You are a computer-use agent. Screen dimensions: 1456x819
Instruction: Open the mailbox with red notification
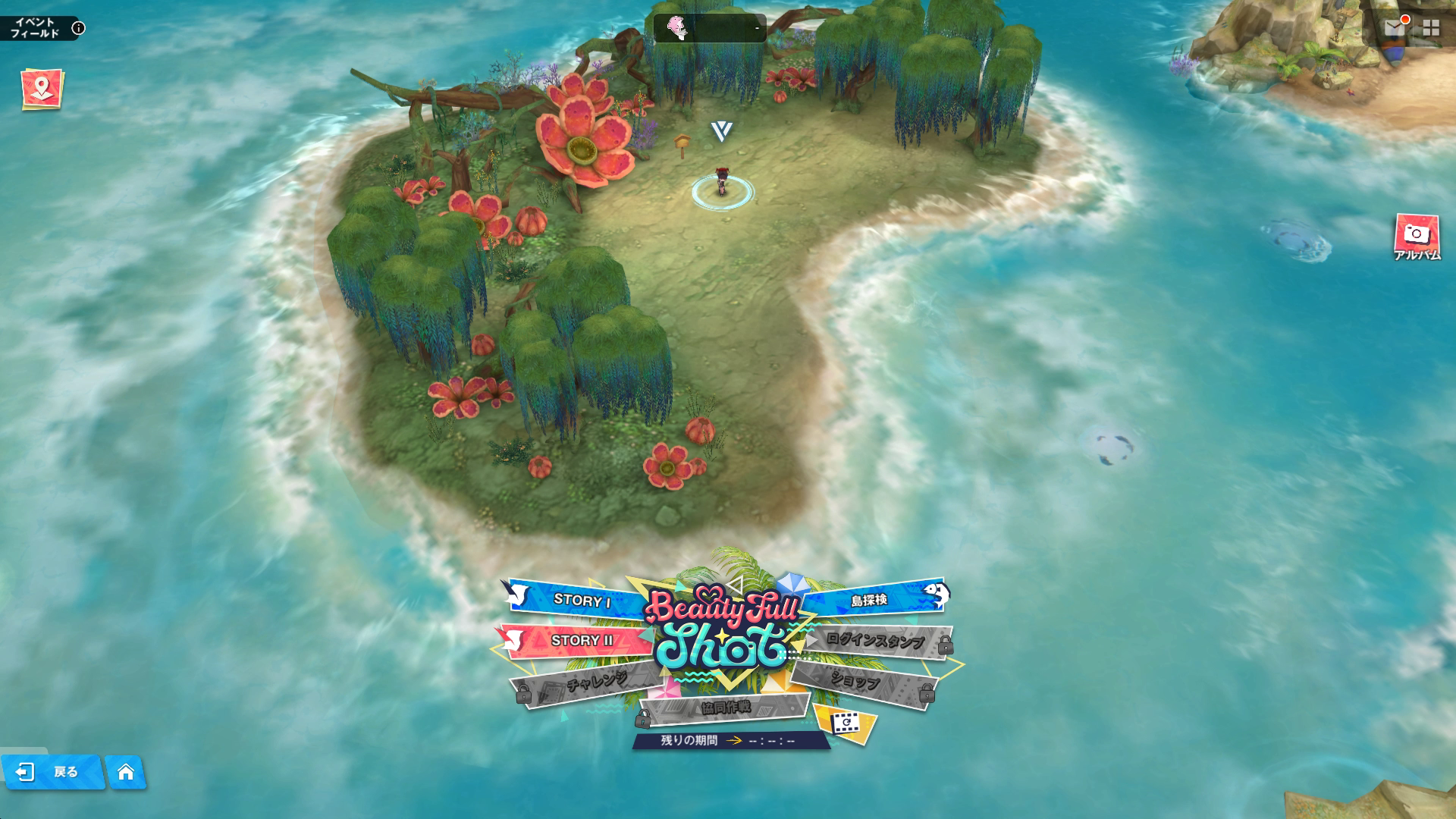tap(1394, 28)
